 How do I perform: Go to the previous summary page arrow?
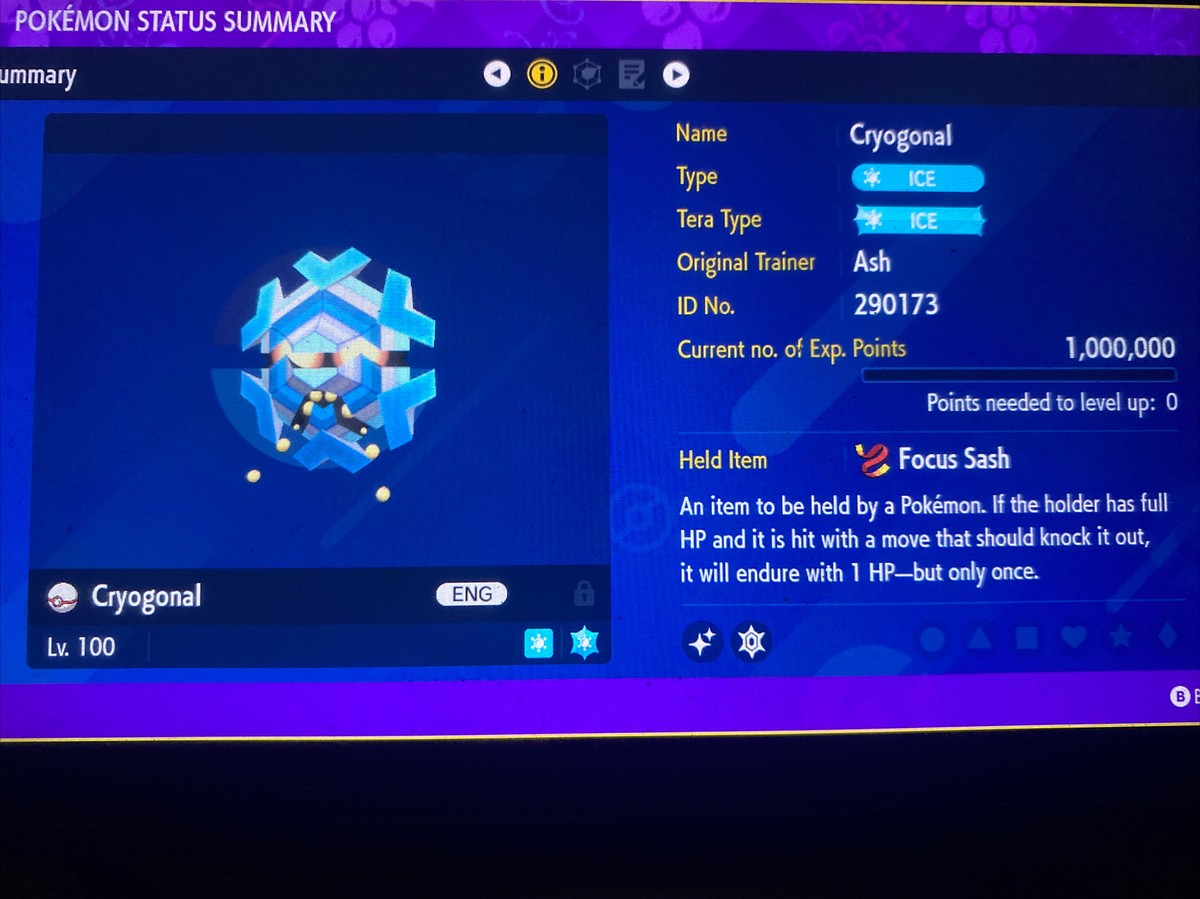click(x=497, y=74)
